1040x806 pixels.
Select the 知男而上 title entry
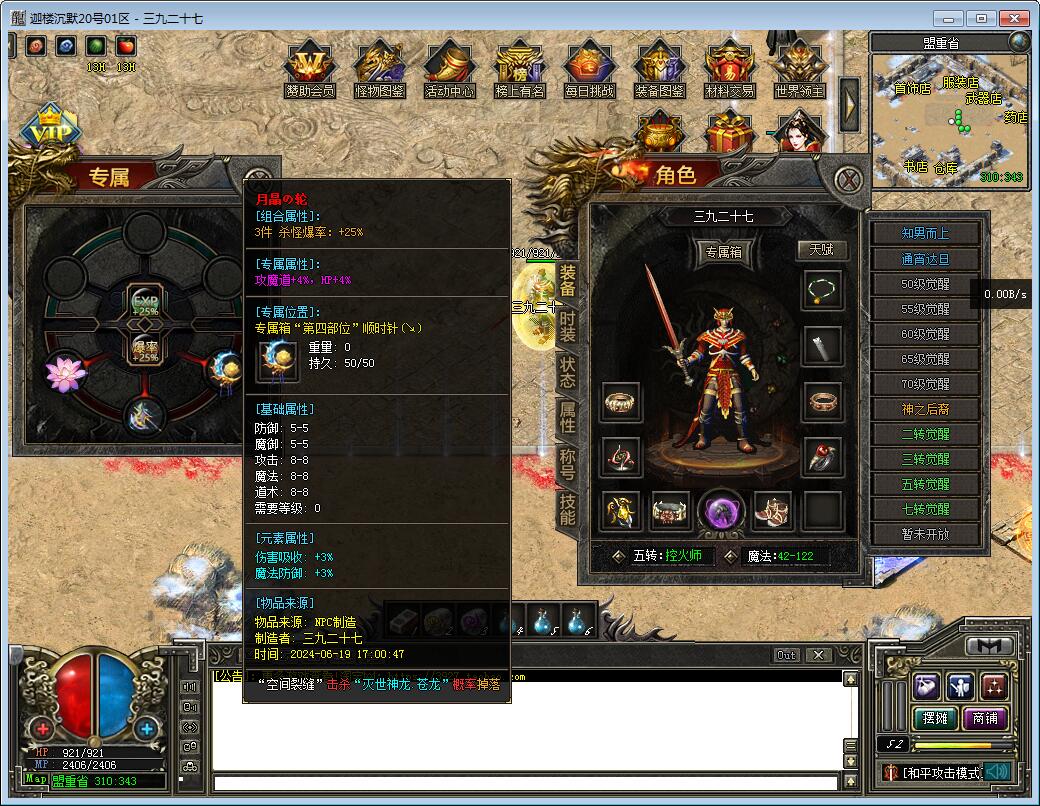925,233
